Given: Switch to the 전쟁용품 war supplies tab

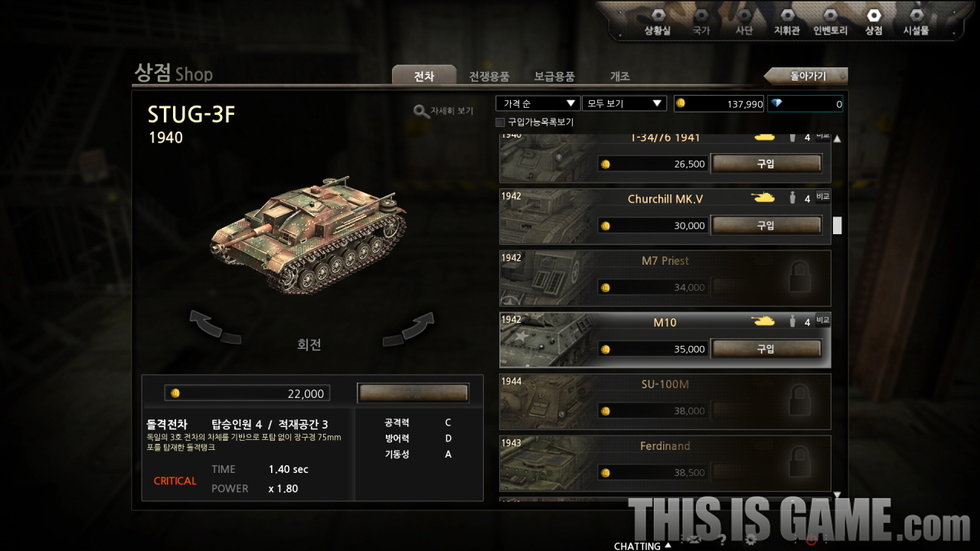Looking at the screenshot, I should [x=489, y=76].
